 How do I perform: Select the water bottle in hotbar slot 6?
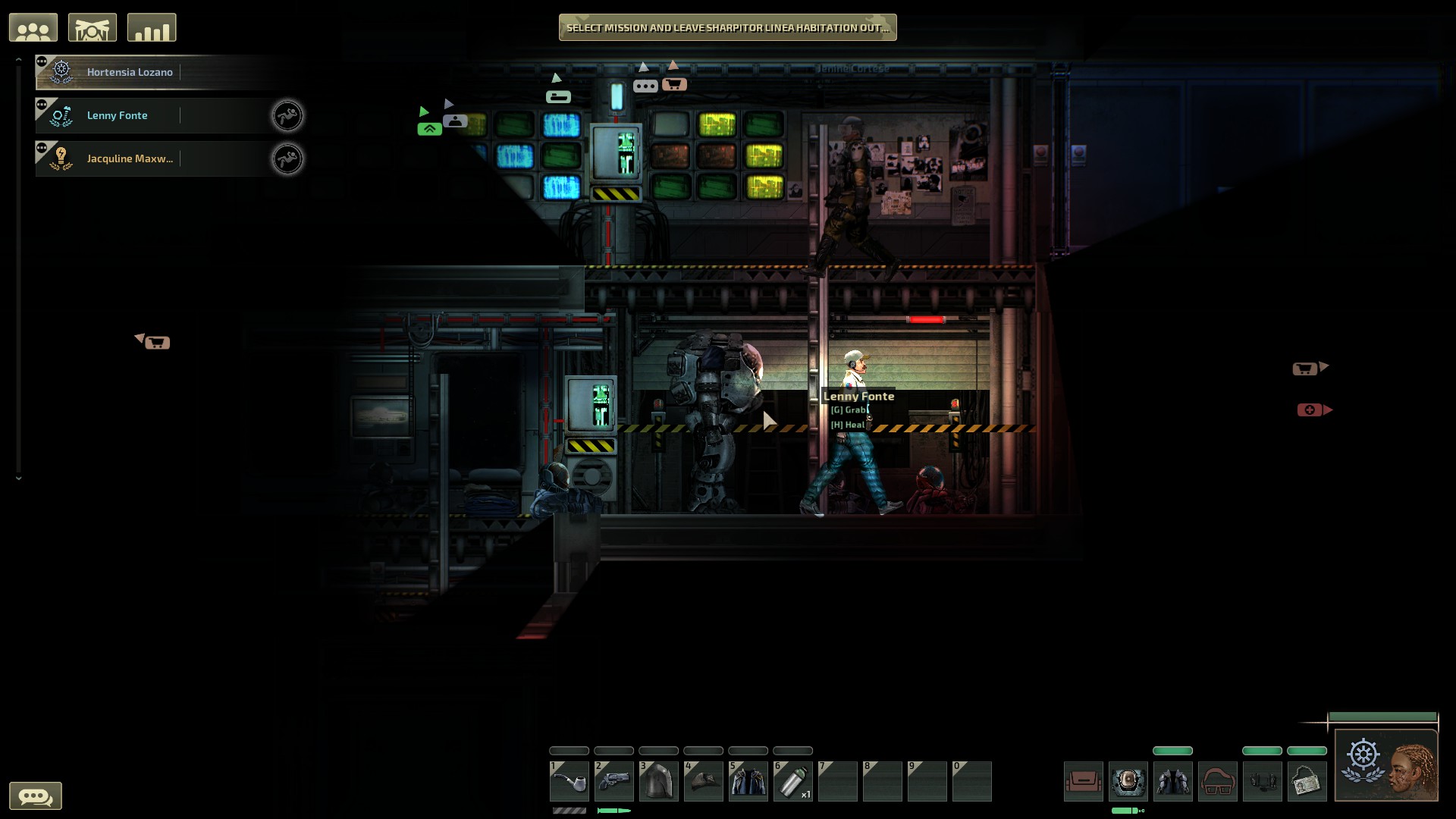pyautogui.click(x=793, y=781)
